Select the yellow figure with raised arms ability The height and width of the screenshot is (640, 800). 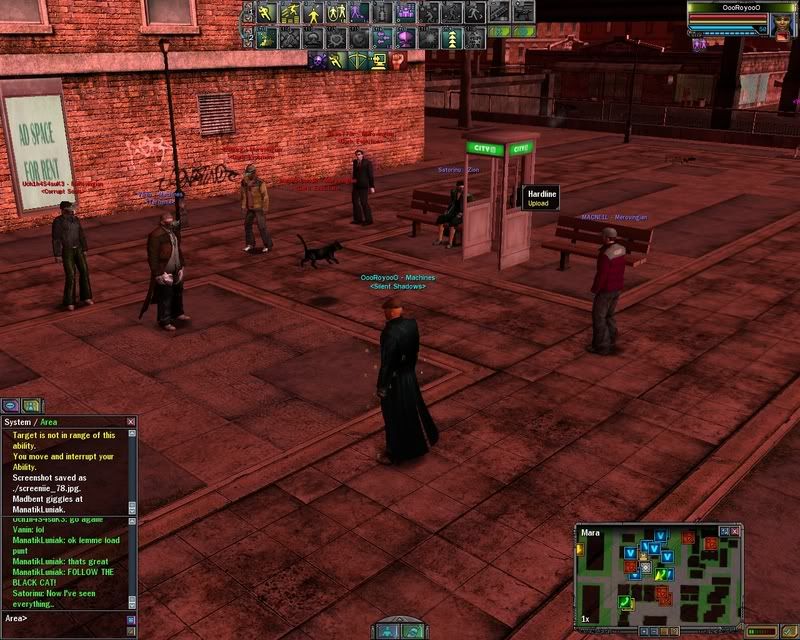pos(313,12)
